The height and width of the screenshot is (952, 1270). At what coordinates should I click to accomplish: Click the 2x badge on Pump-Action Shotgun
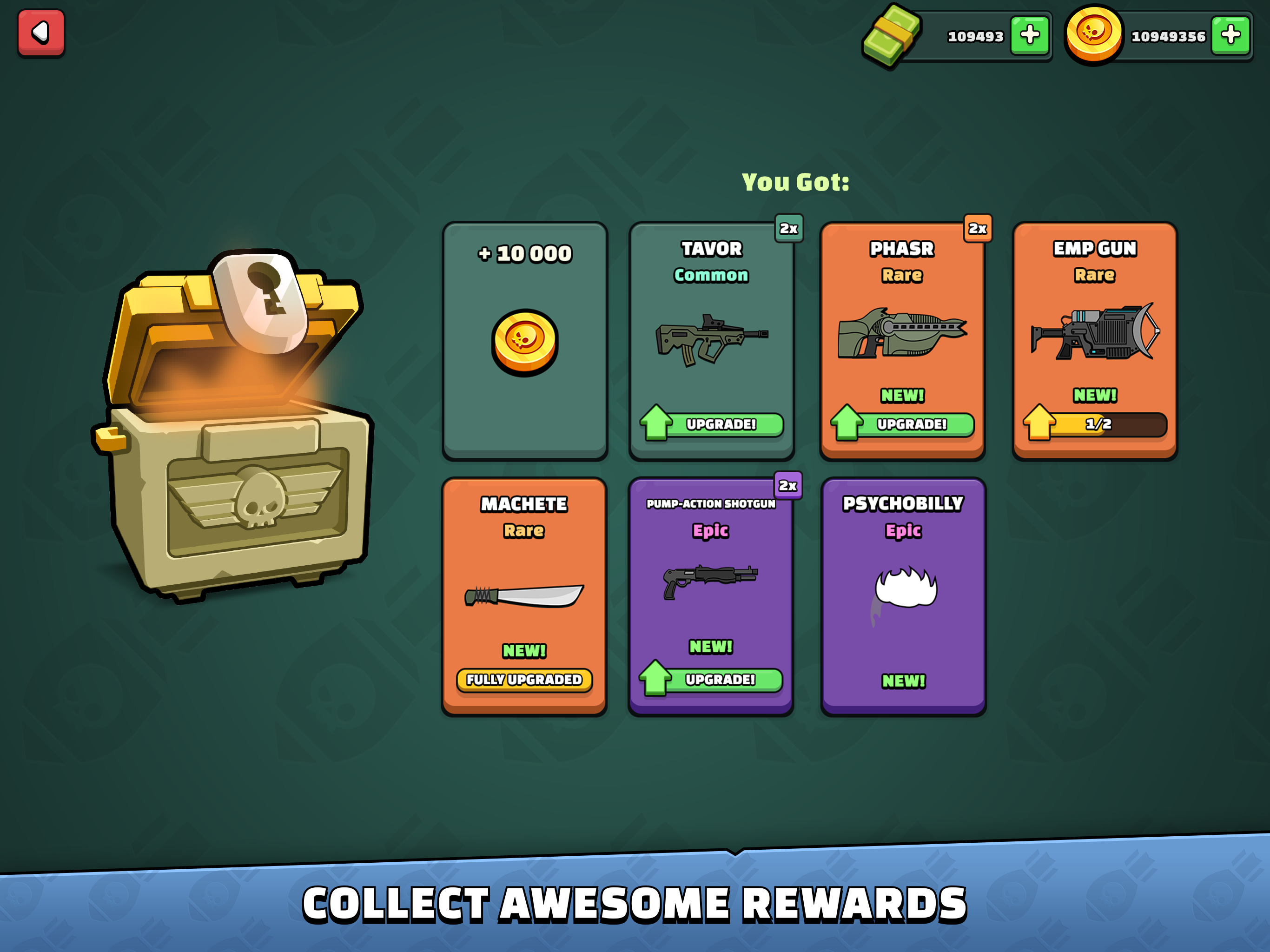(x=788, y=486)
